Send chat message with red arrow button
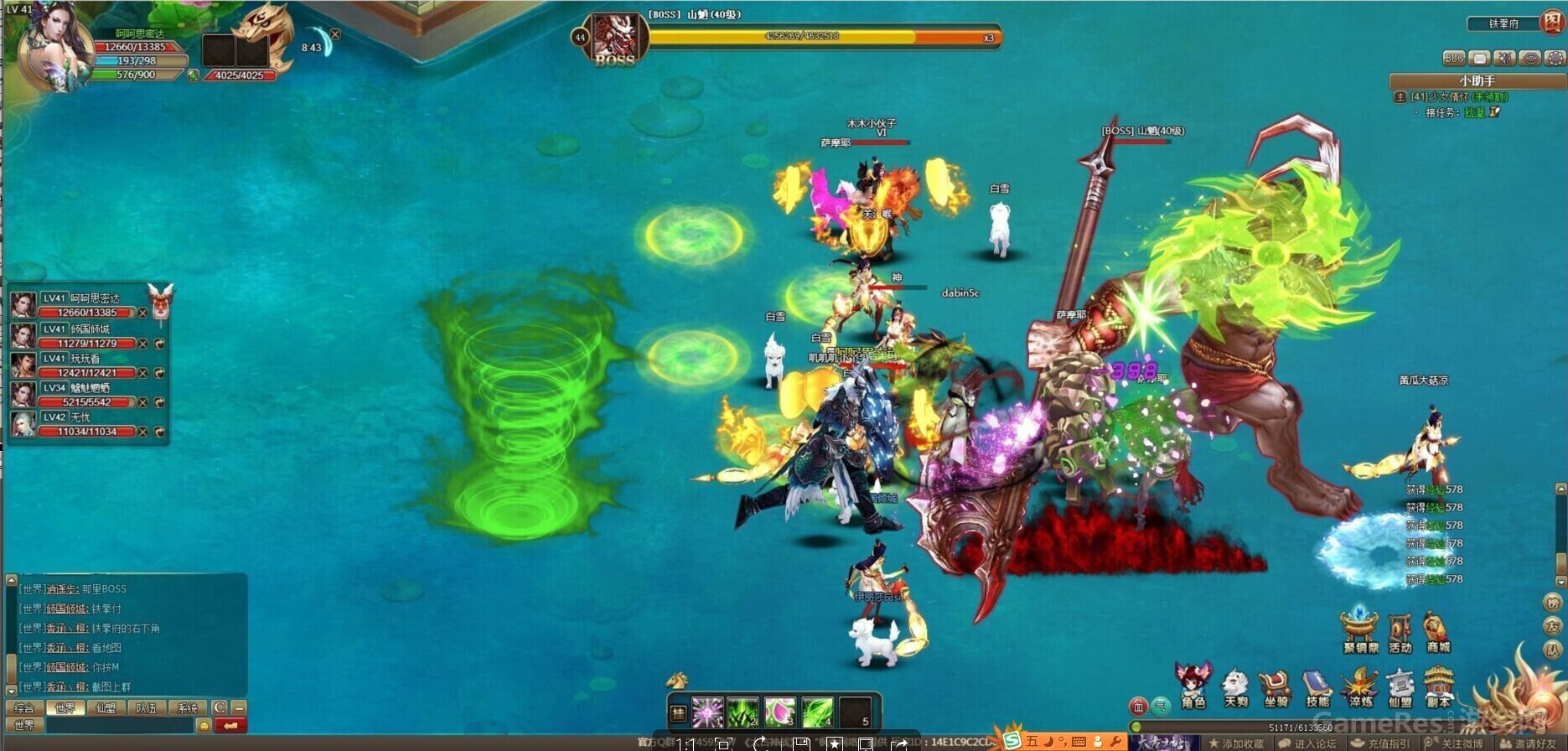Viewport: 1568px width, 751px height. pyautogui.click(x=231, y=725)
